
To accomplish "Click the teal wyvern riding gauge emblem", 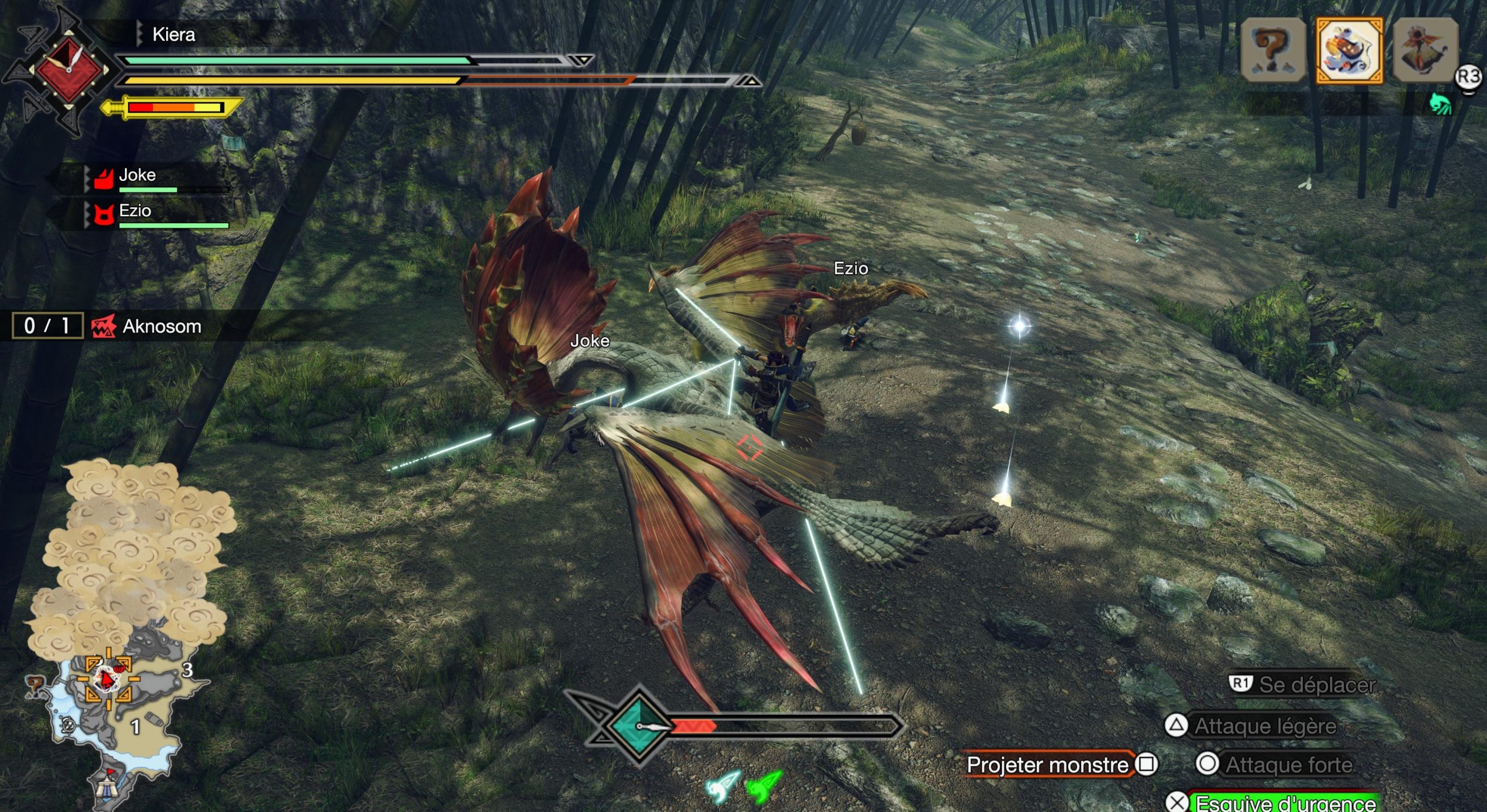I will (638, 726).
